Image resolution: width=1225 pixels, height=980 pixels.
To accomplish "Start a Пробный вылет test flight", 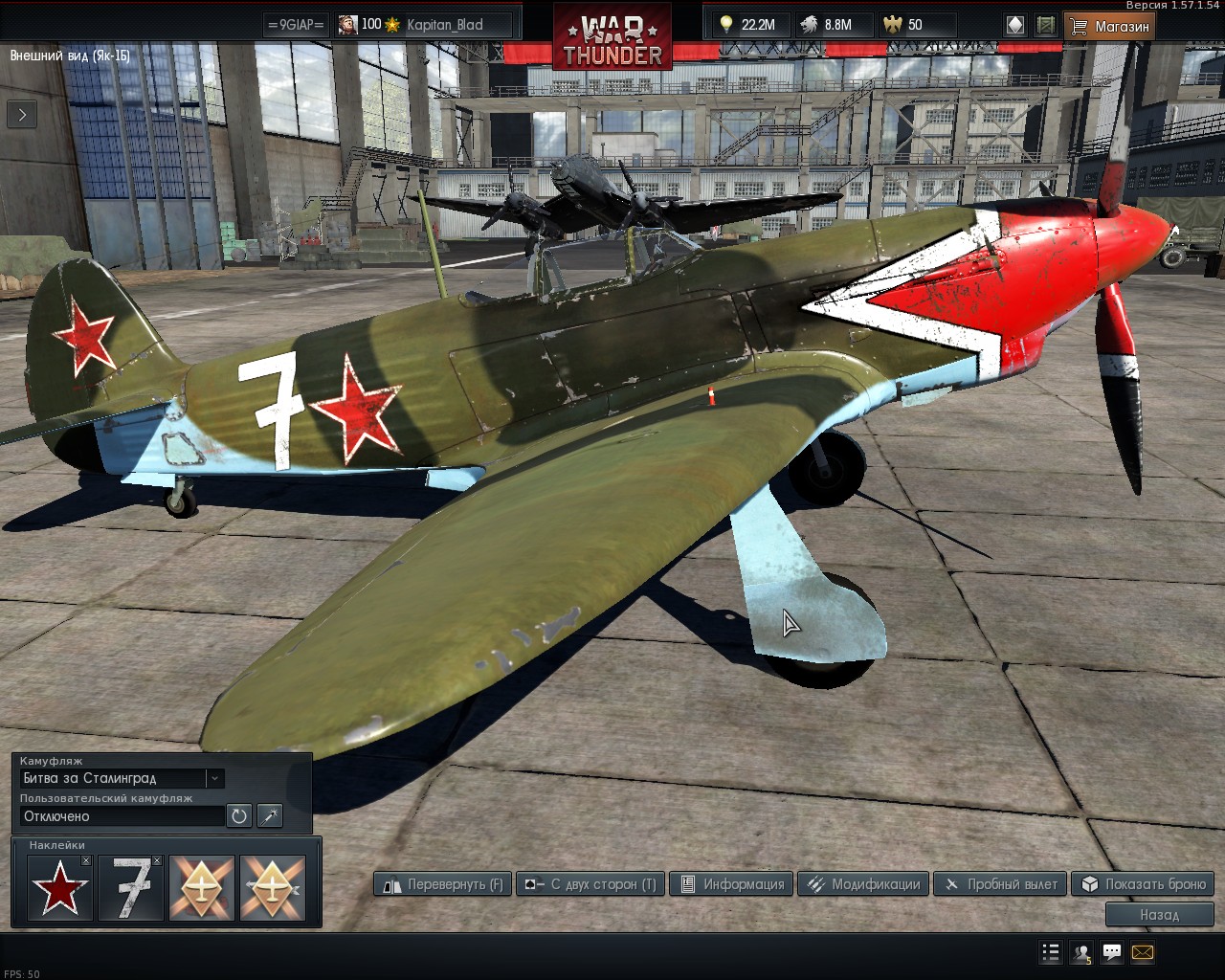I will [1001, 884].
